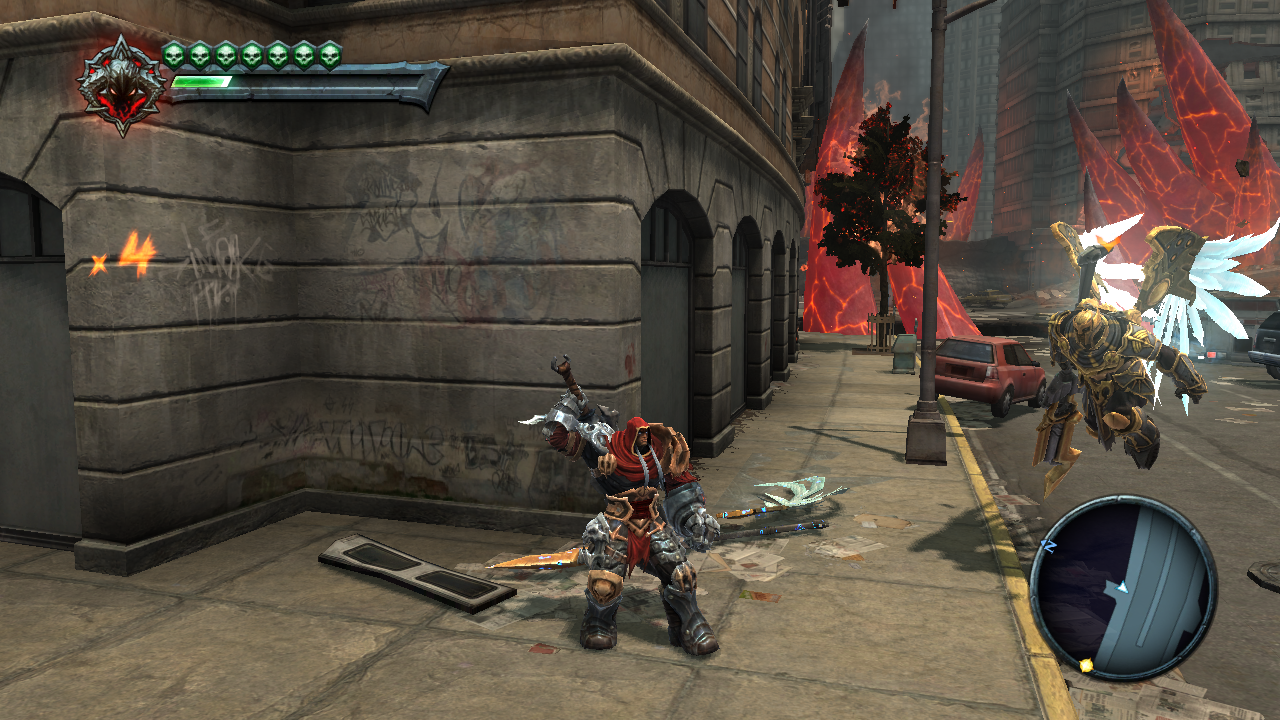The image size is (1280, 720).
Task: Click the yellow objective marker on minimap
Action: [1086, 665]
